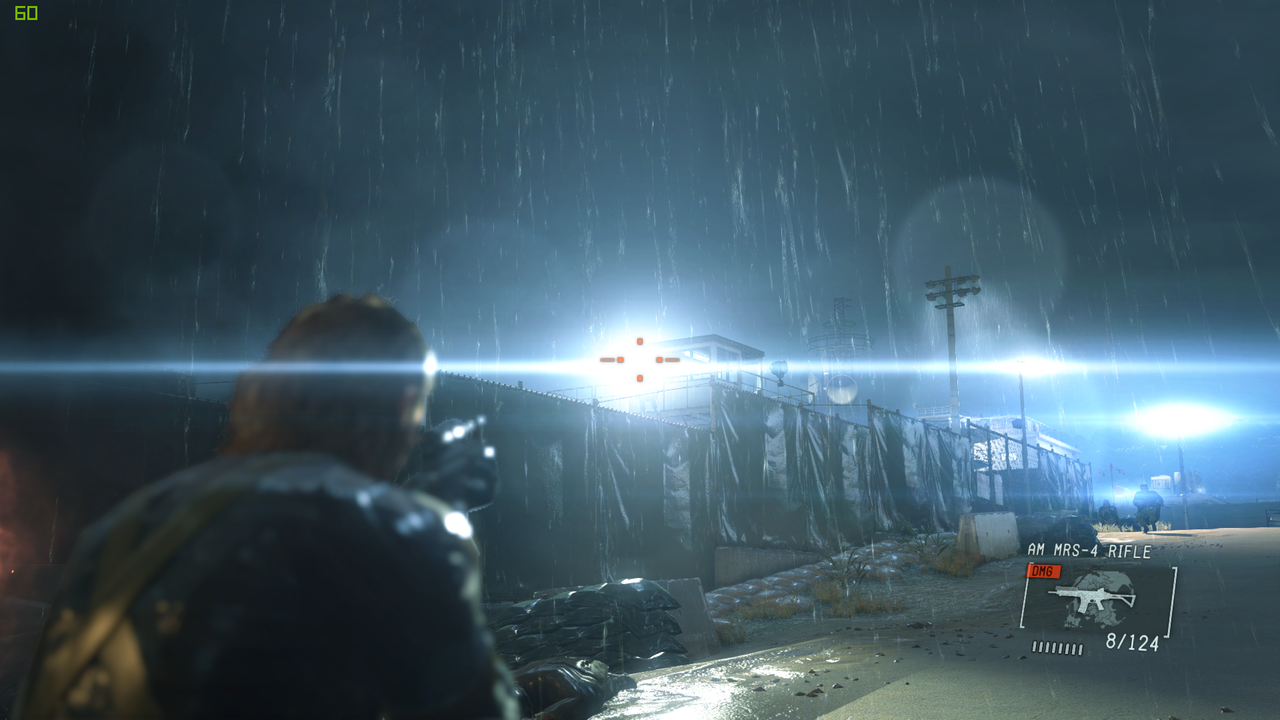Image resolution: width=1280 pixels, height=720 pixels.
Task: Click the AM MRS-4 rifle silhouette icon
Action: [1091, 597]
